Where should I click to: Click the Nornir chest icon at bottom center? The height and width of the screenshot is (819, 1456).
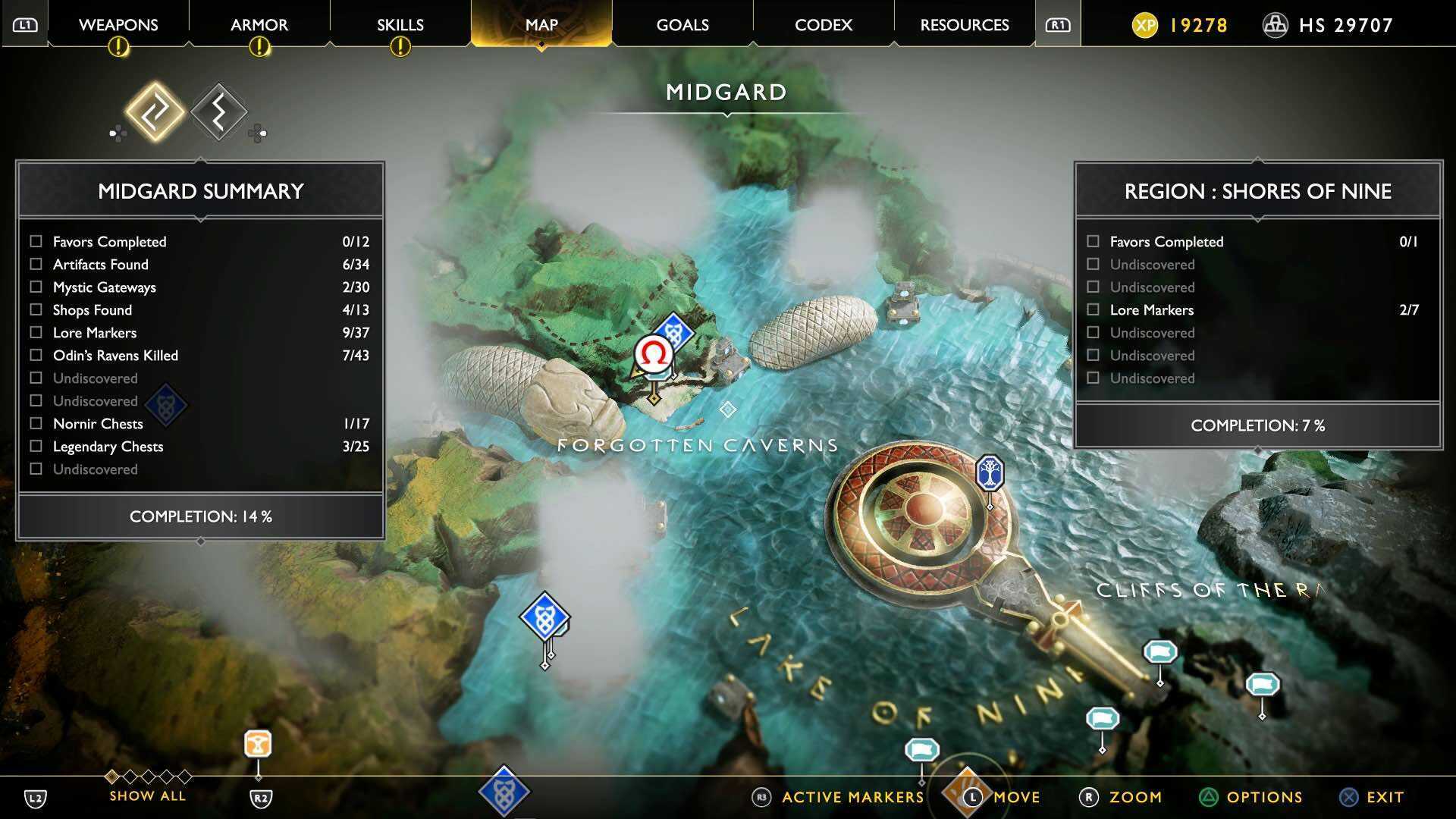coord(505,790)
